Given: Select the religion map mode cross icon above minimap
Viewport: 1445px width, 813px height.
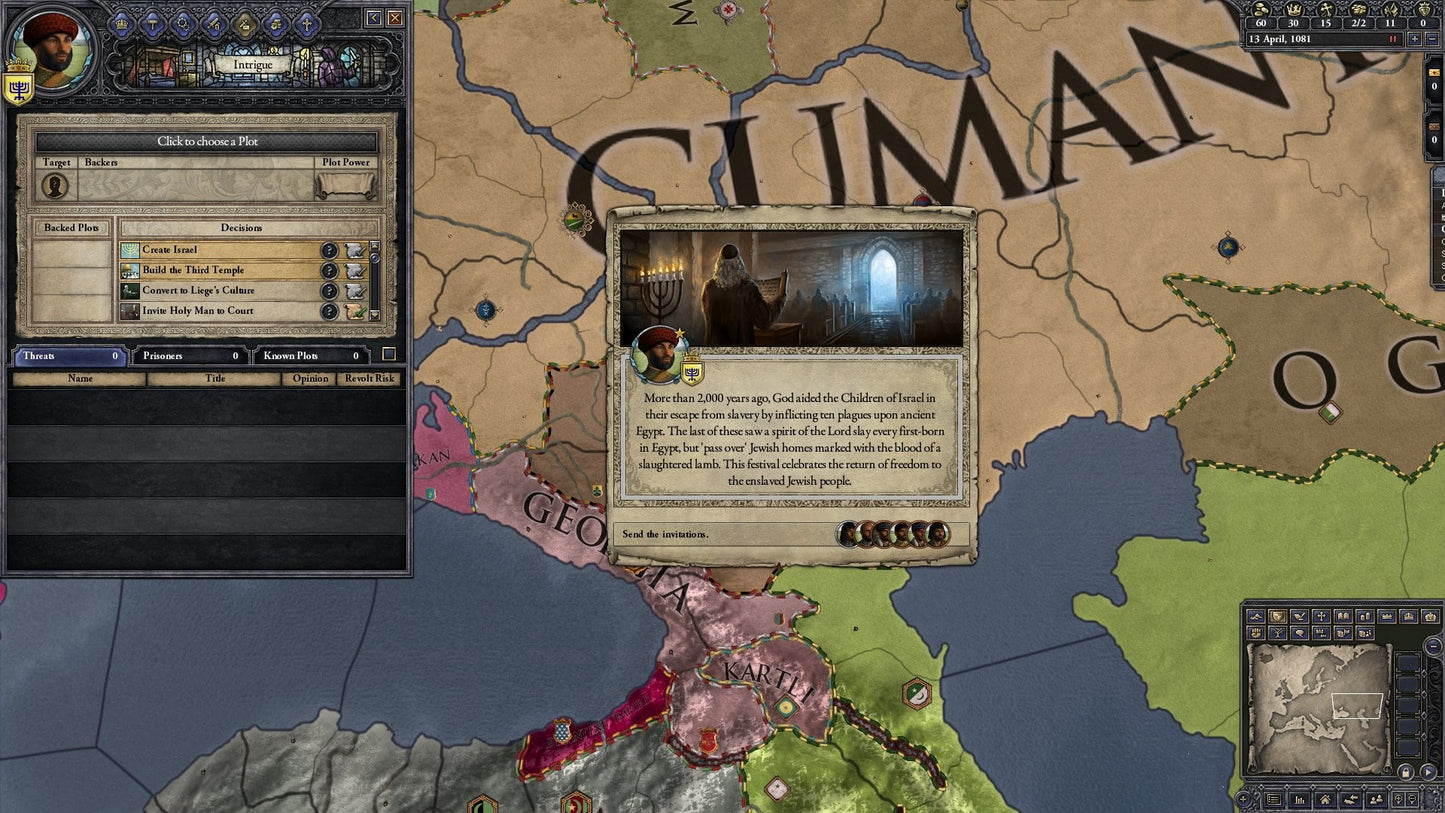Looking at the screenshot, I should (x=1322, y=616).
